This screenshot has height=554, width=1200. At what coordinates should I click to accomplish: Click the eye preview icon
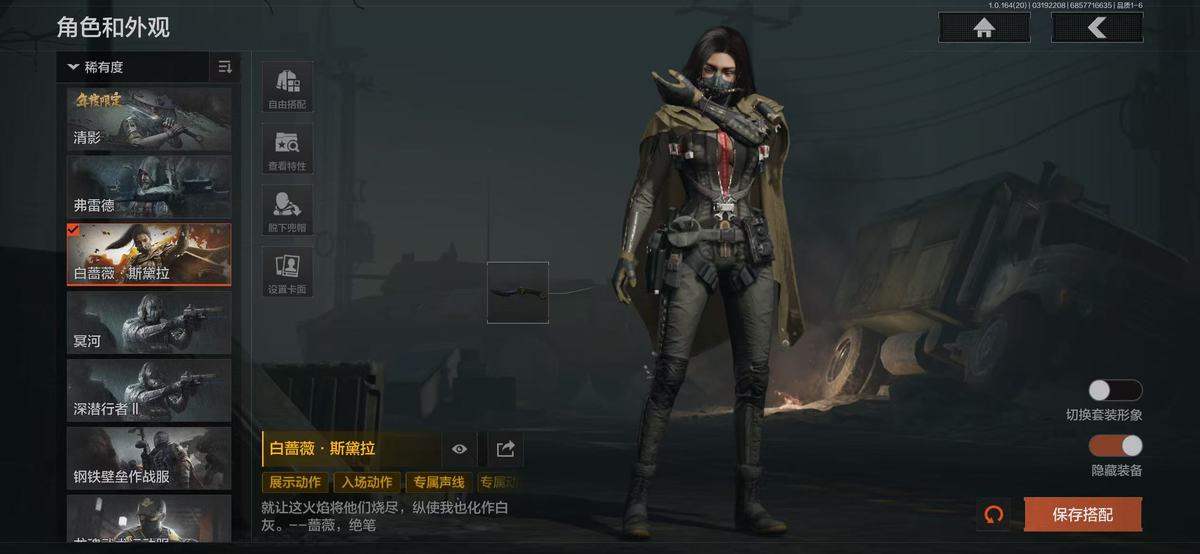tap(459, 449)
